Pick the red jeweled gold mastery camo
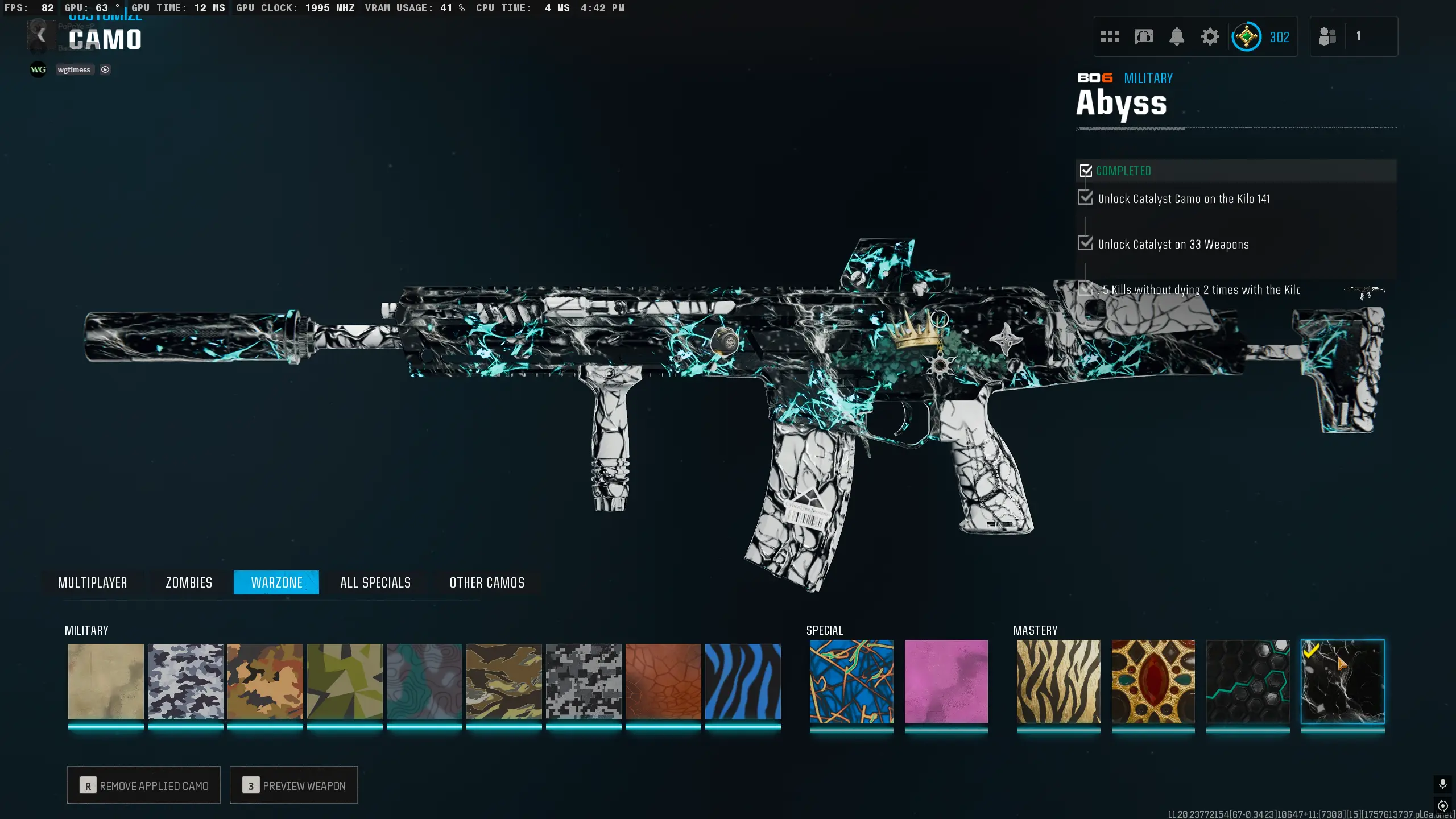The height and width of the screenshot is (819, 1456). click(1153, 681)
